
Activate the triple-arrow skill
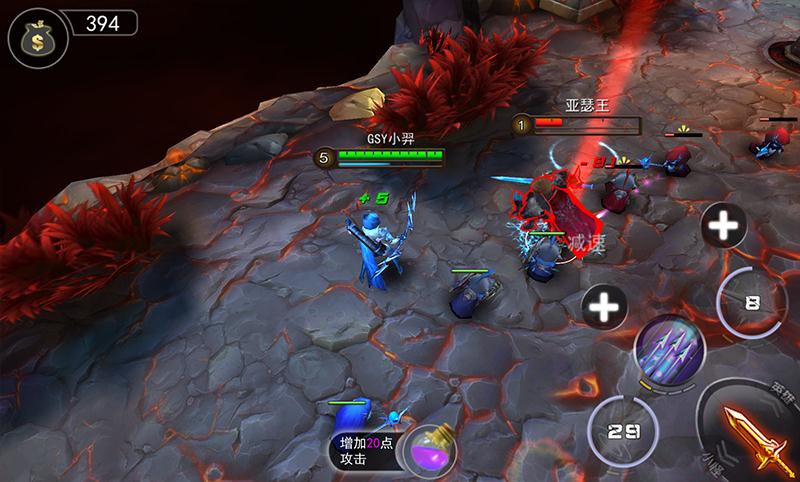point(669,349)
